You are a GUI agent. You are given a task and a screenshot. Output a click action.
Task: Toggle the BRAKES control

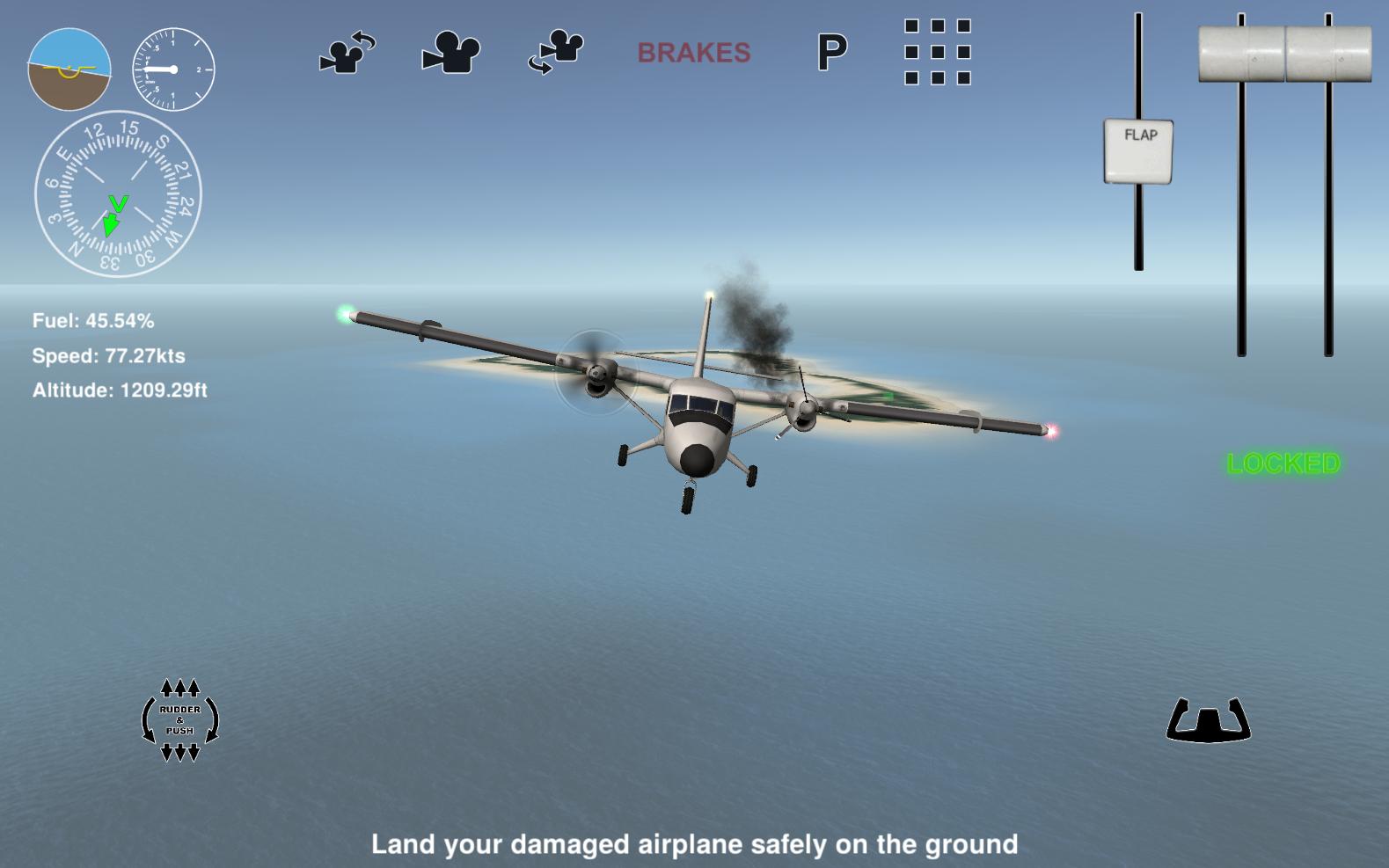coord(694,53)
